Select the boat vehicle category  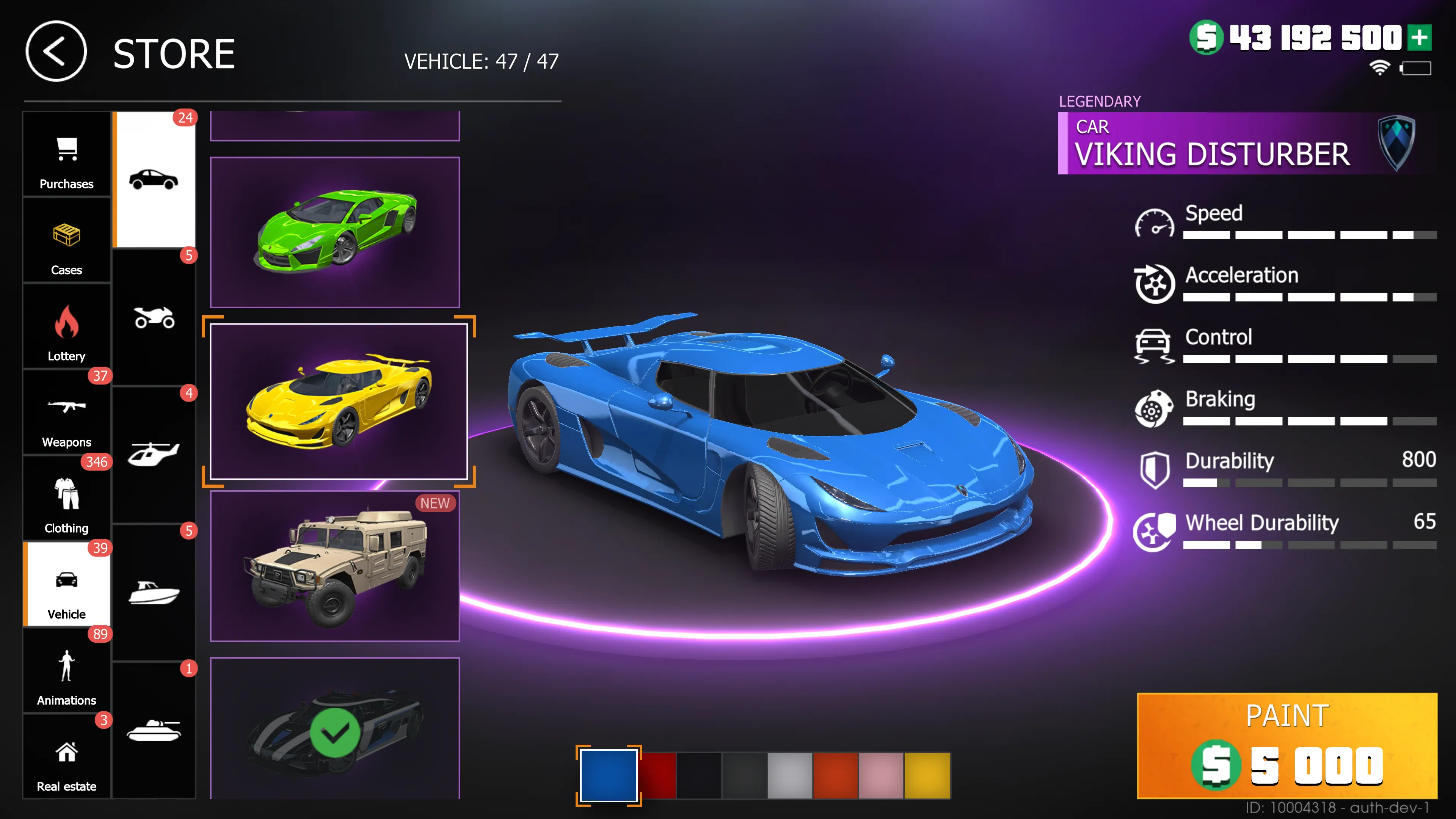point(154,591)
